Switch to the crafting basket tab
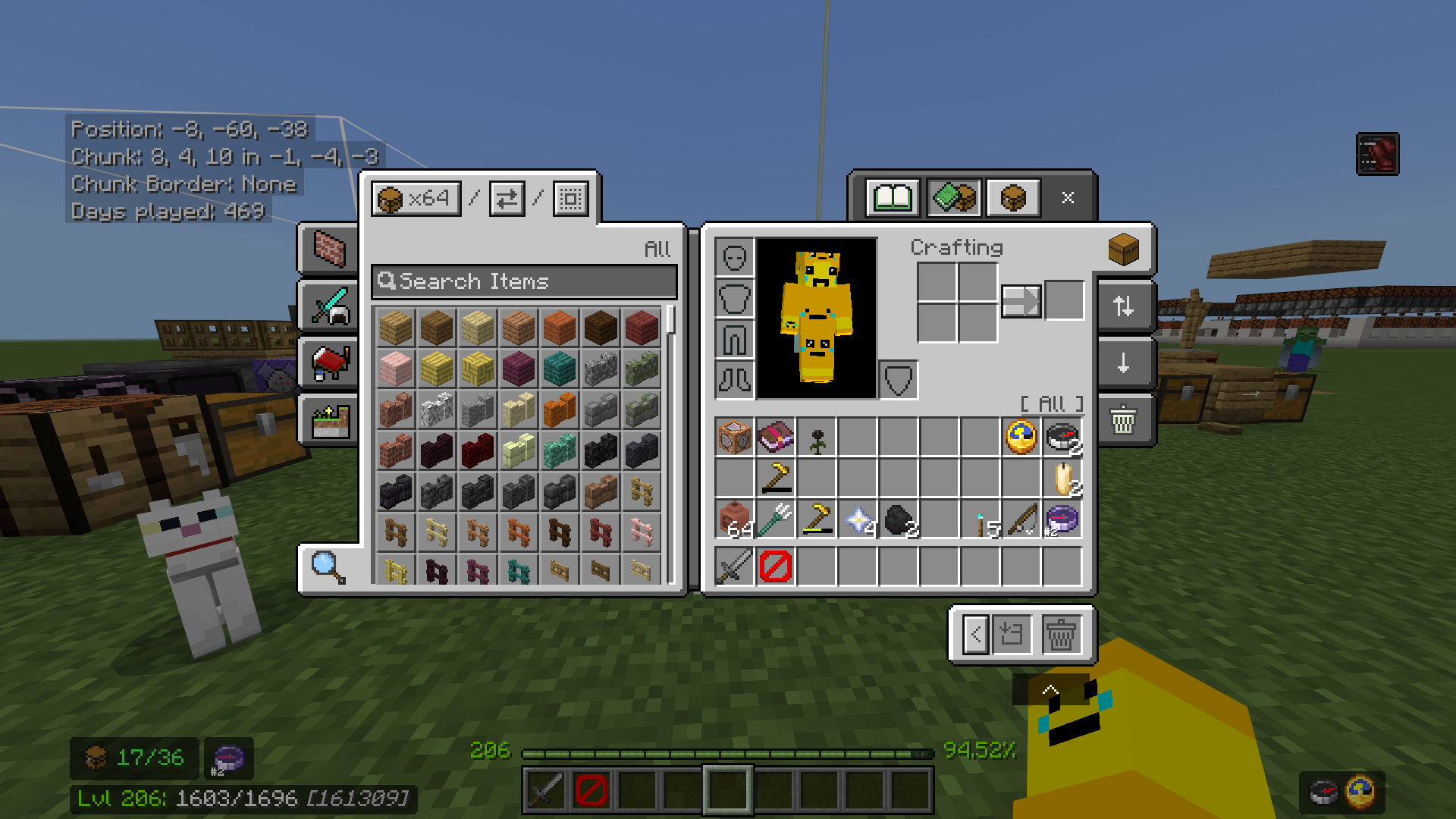Image resolution: width=1456 pixels, height=819 pixels. tap(1013, 198)
